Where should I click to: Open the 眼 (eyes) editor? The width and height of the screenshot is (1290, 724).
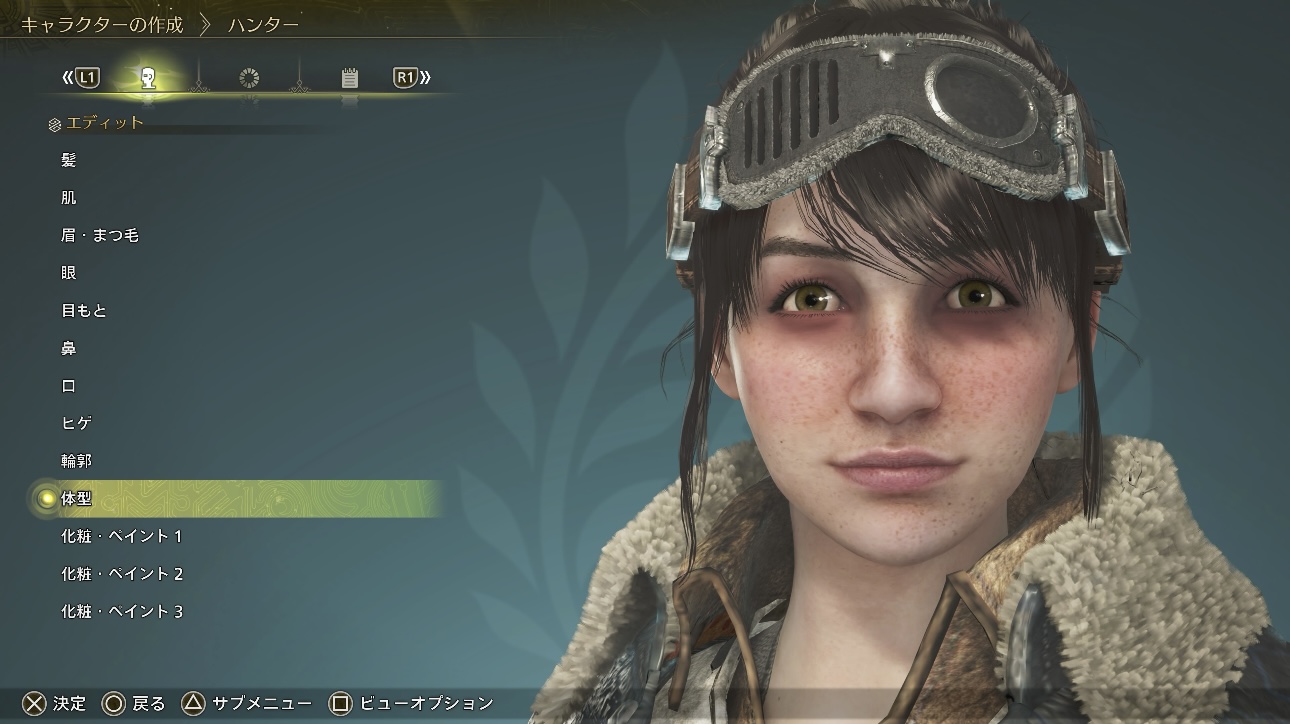[69, 273]
